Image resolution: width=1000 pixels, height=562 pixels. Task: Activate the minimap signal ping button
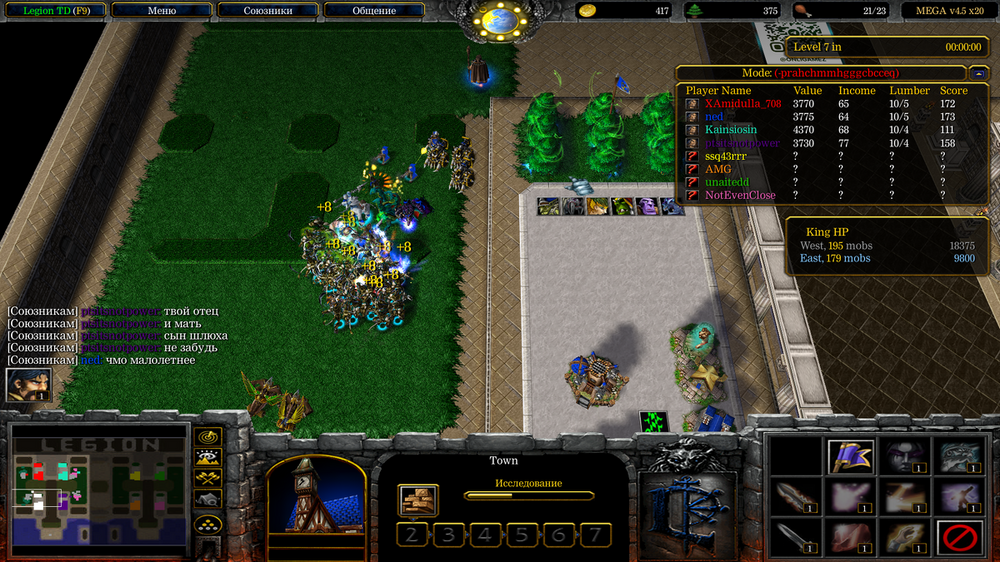(x=208, y=437)
